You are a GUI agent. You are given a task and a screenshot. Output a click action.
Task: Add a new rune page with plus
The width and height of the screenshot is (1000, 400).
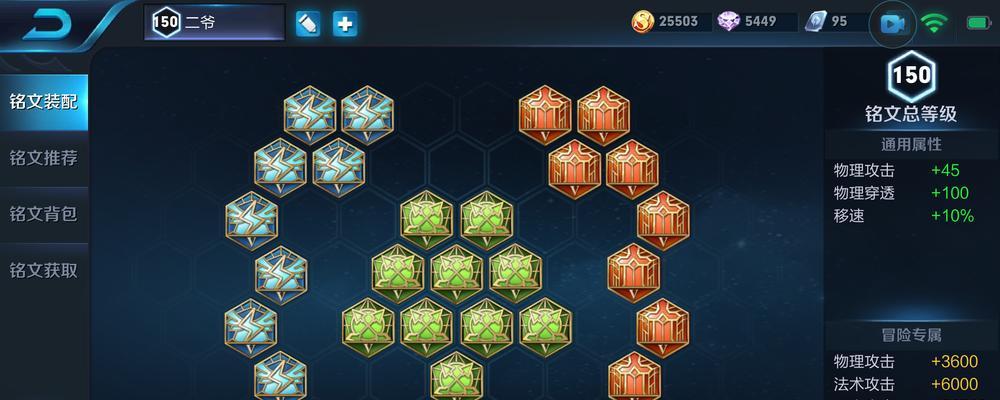(345, 24)
